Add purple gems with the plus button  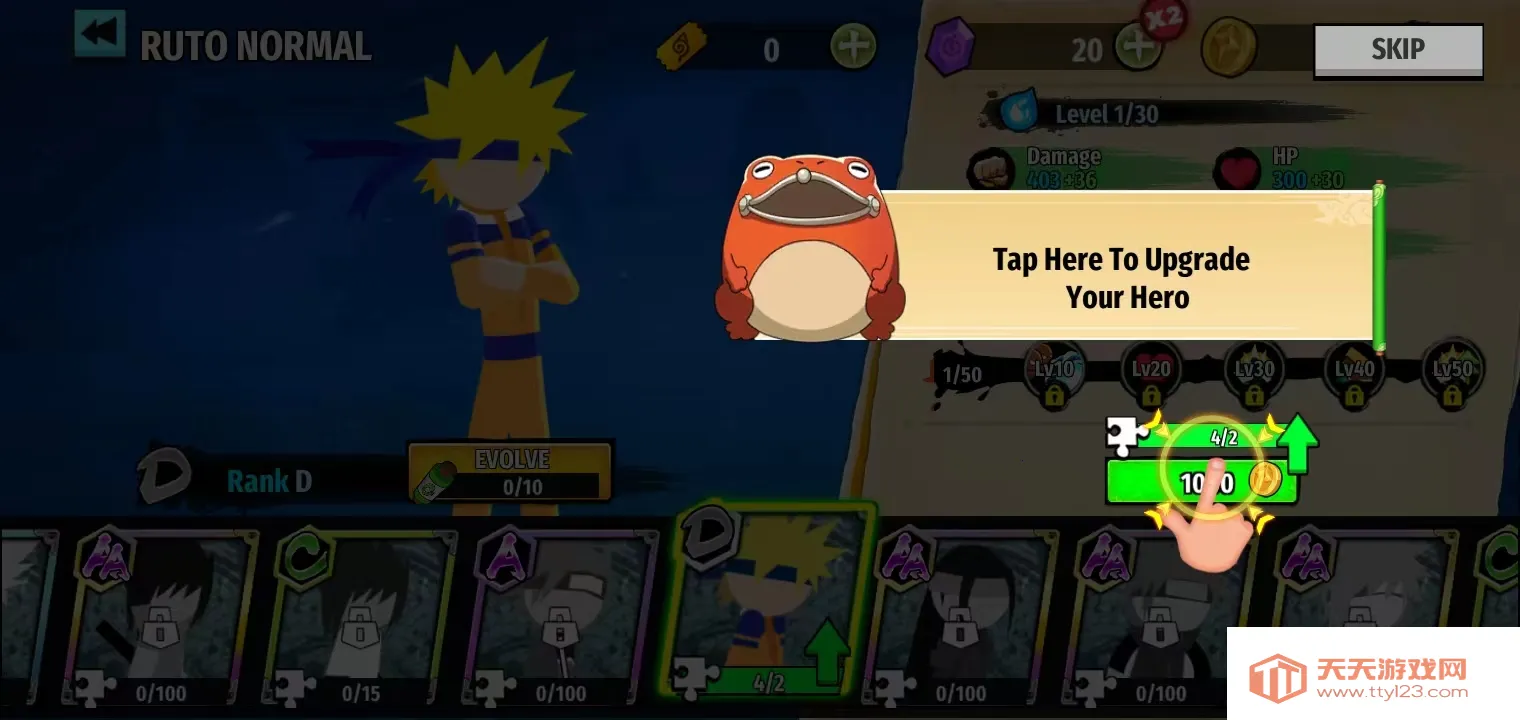pos(1137,48)
